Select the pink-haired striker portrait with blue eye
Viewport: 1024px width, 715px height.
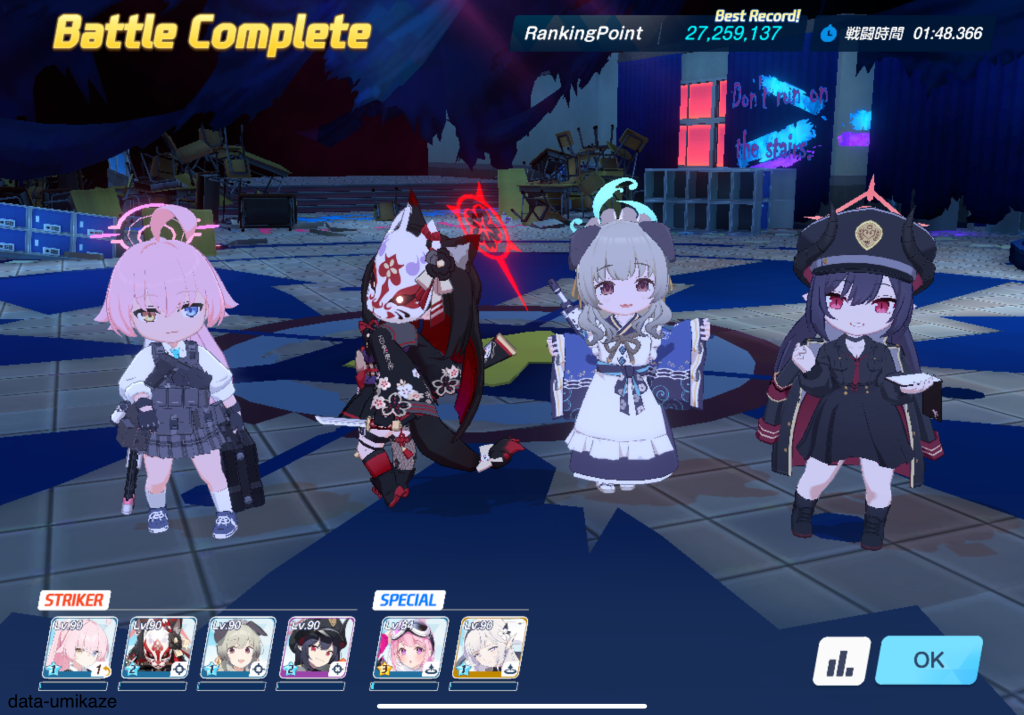(79, 648)
